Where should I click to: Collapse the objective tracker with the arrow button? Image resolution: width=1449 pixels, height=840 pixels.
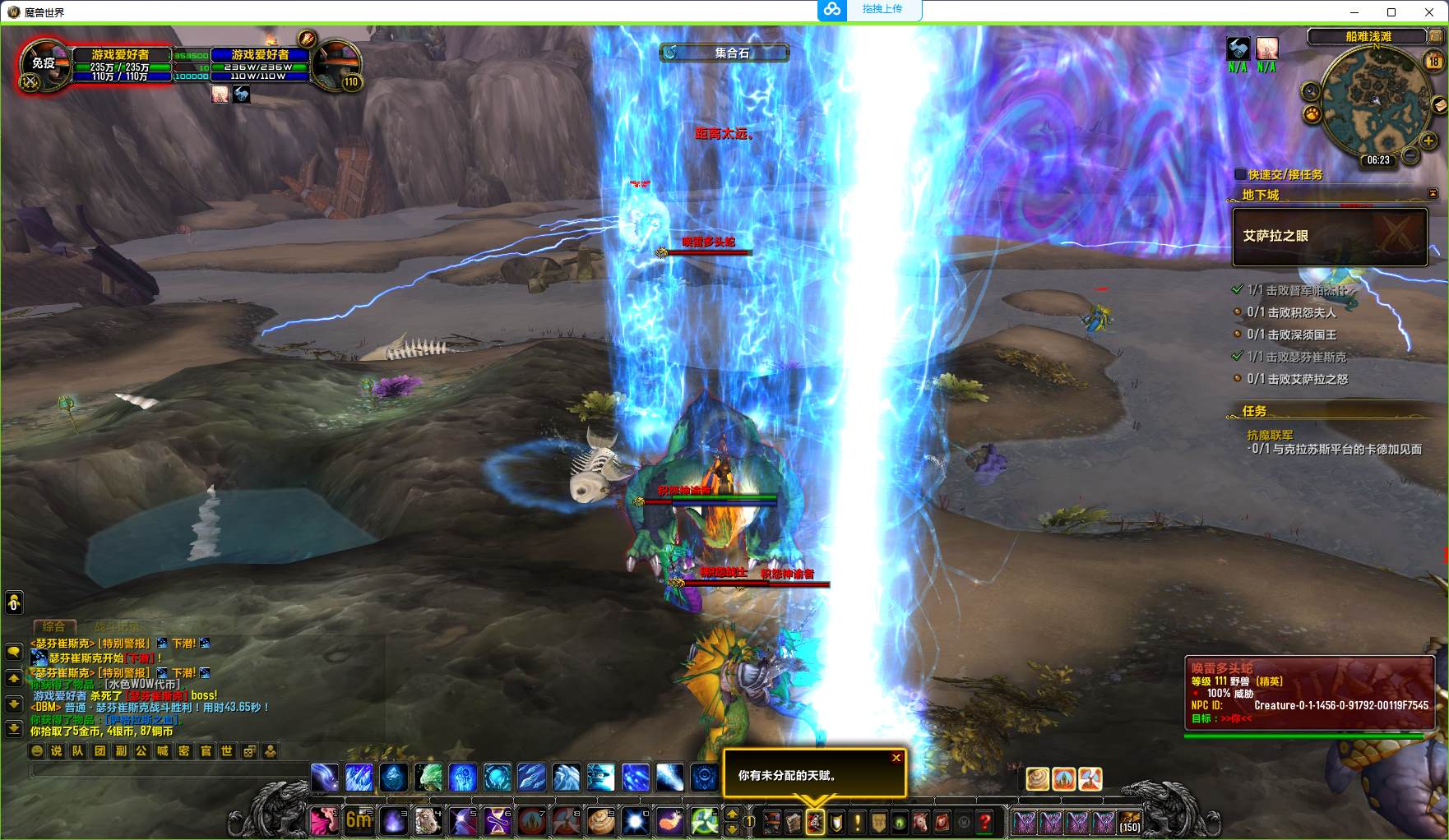tap(1433, 194)
